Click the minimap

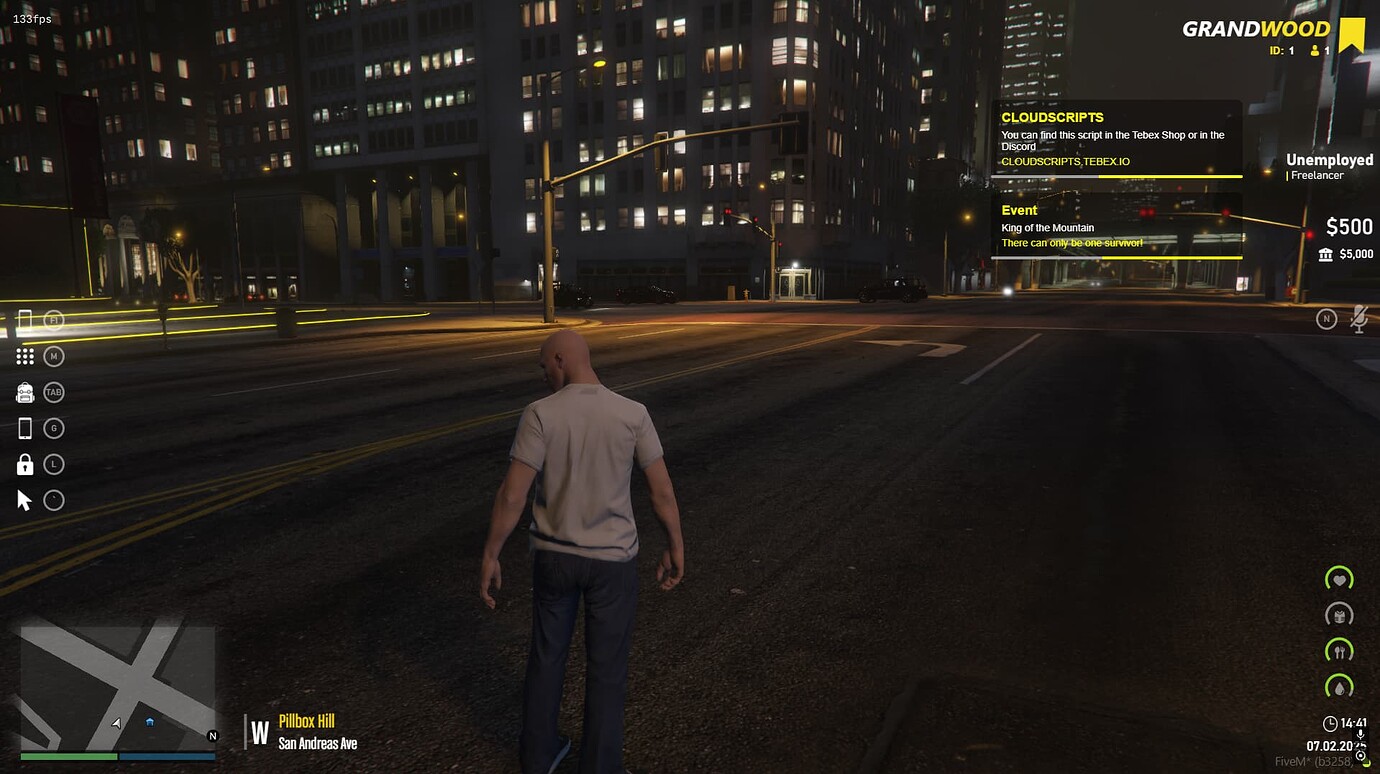117,688
